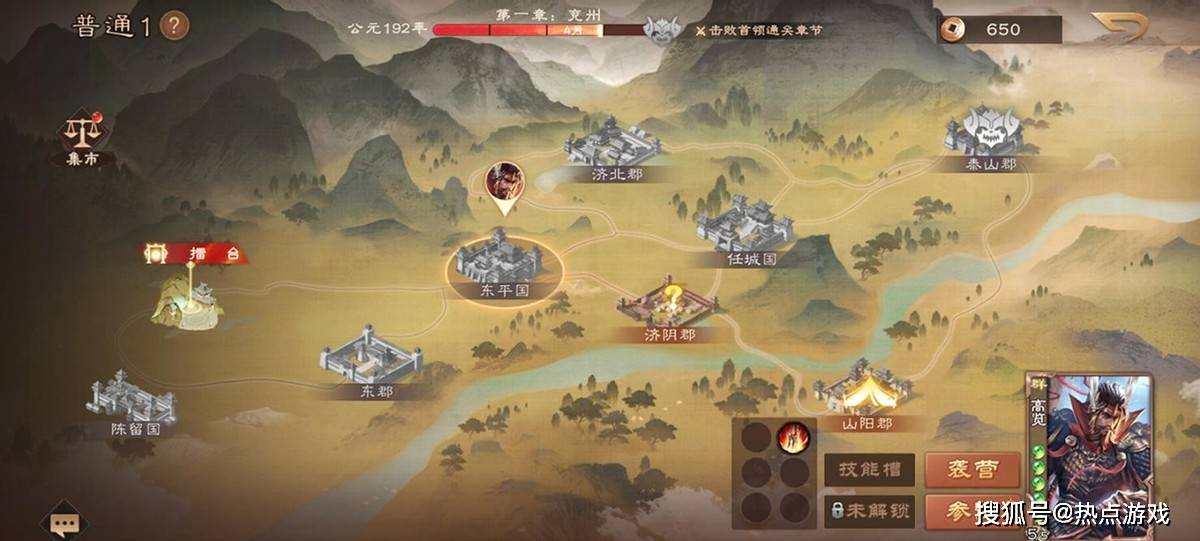This screenshot has width=1200, height=541.
Task: Click the locked 未解锁 button
Action: [869, 510]
